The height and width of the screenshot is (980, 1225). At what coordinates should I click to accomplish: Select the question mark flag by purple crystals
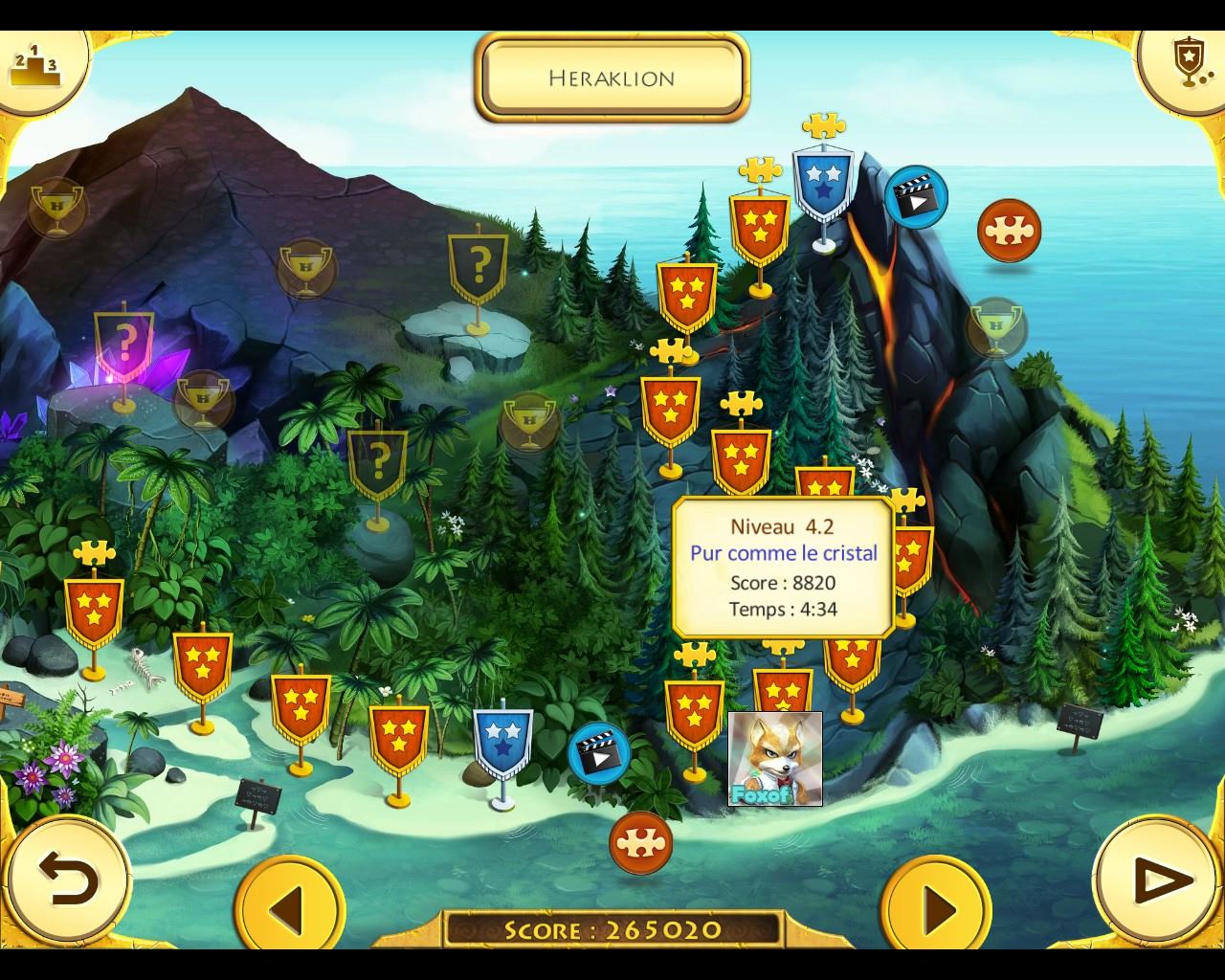click(124, 344)
